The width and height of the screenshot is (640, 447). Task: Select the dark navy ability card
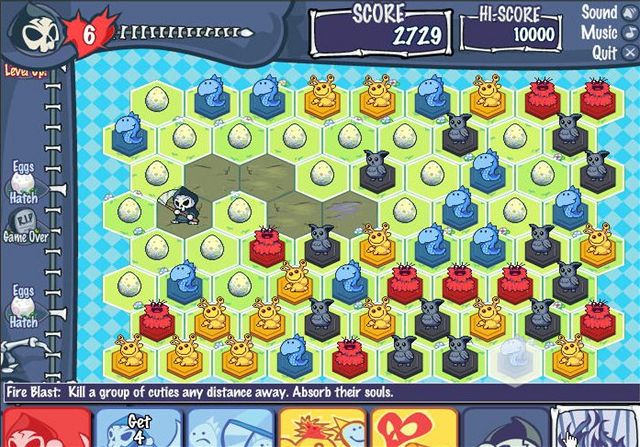(x=507, y=428)
